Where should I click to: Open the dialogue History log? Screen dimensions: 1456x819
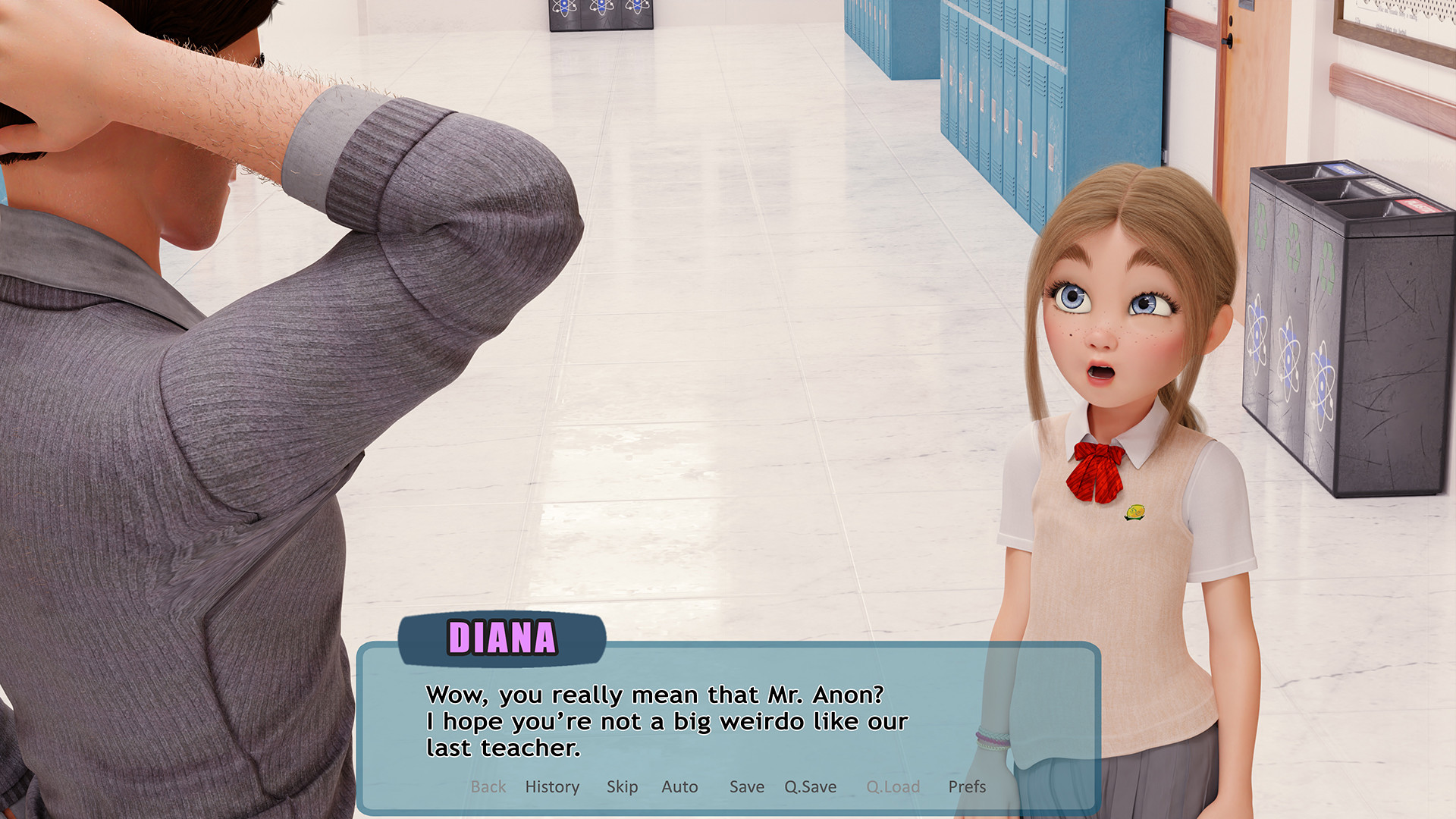552,786
